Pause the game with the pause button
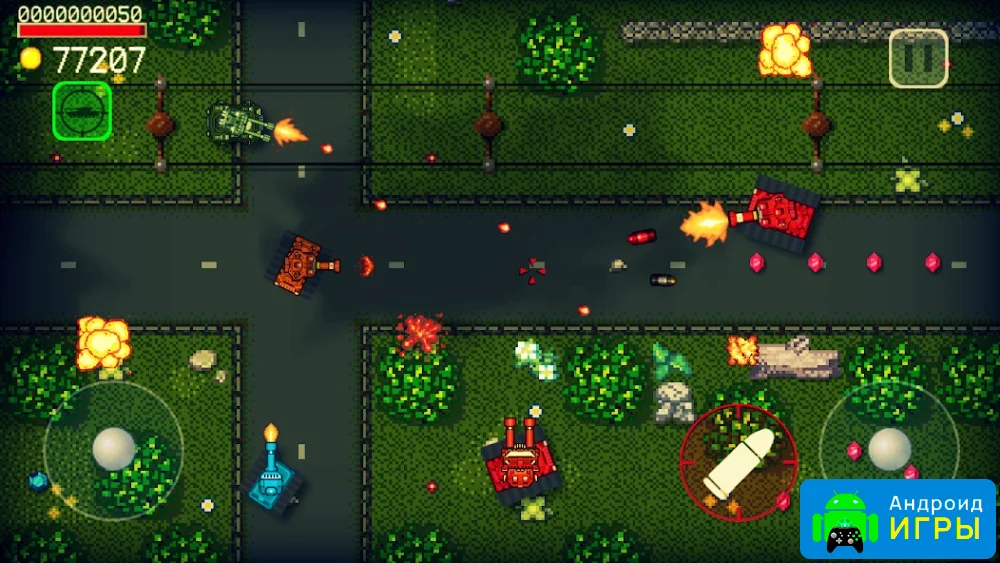 pyautogui.click(x=918, y=58)
